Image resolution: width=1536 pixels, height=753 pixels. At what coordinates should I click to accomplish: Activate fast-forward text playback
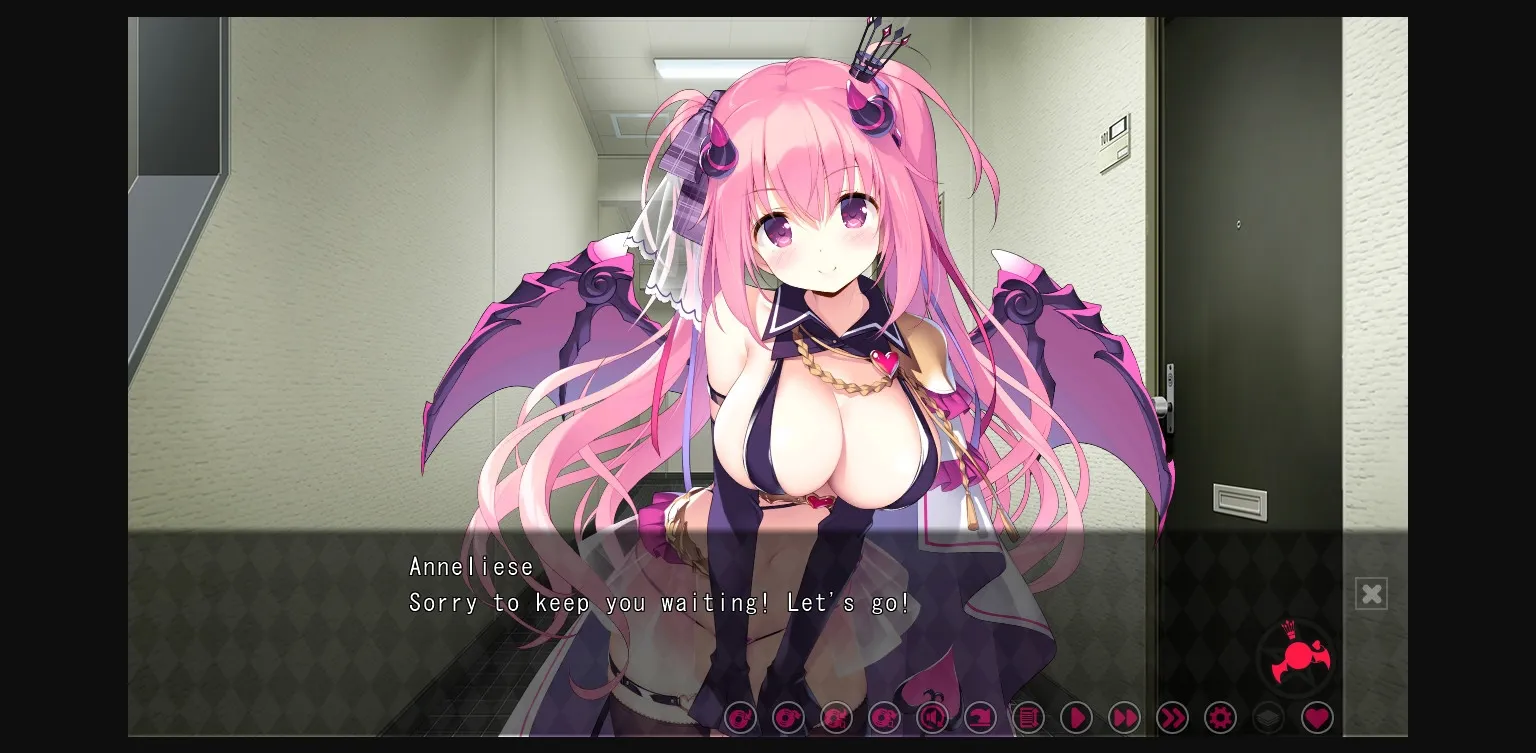(x=1125, y=718)
